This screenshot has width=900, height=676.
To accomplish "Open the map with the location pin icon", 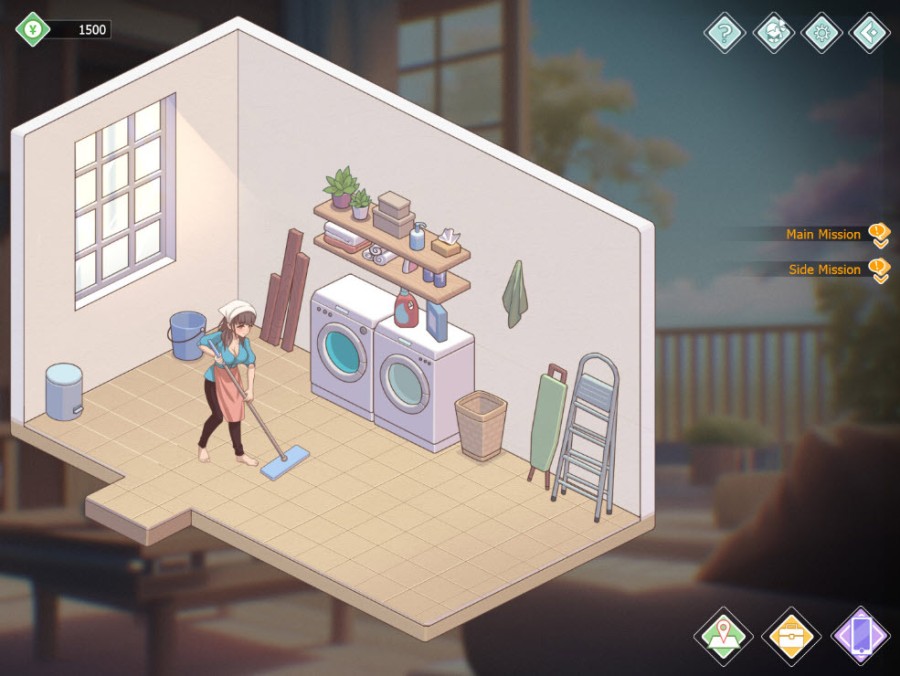I will (723, 636).
